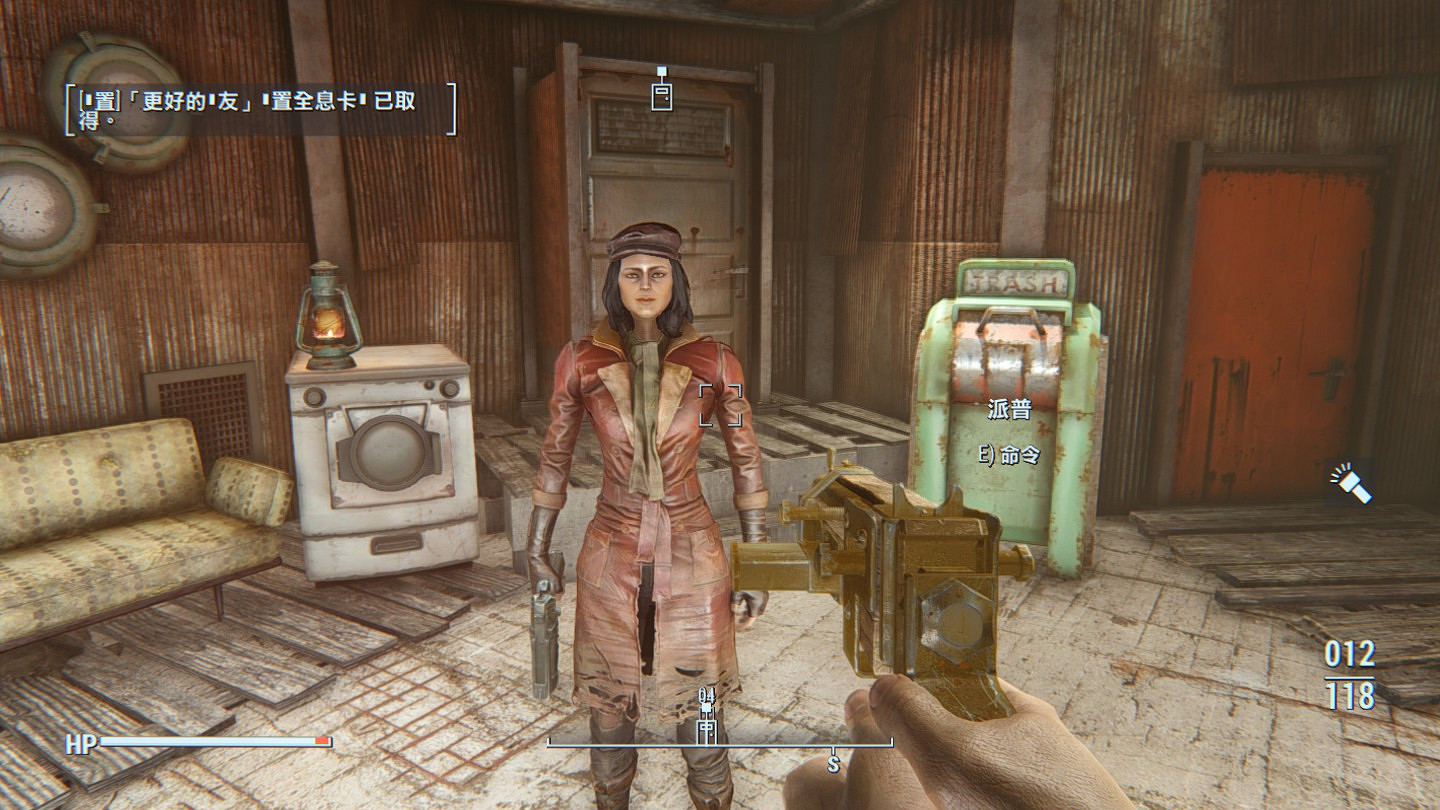Select the quest marker on the compass
The width and height of the screenshot is (1440, 810).
click(x=707, y=725)
